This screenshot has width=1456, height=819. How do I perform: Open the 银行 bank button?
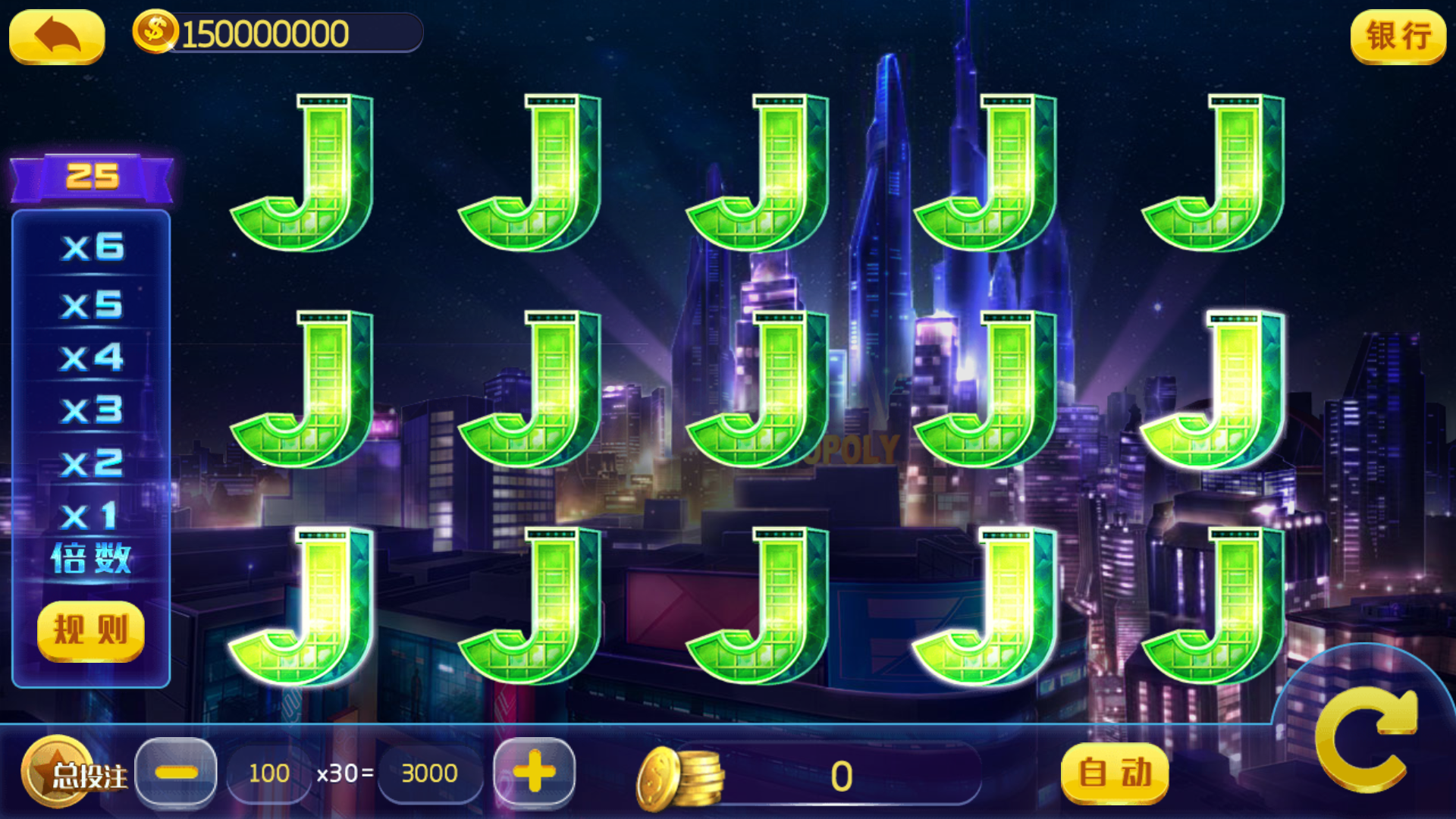pyautogui.click(x=1398, y=36)
